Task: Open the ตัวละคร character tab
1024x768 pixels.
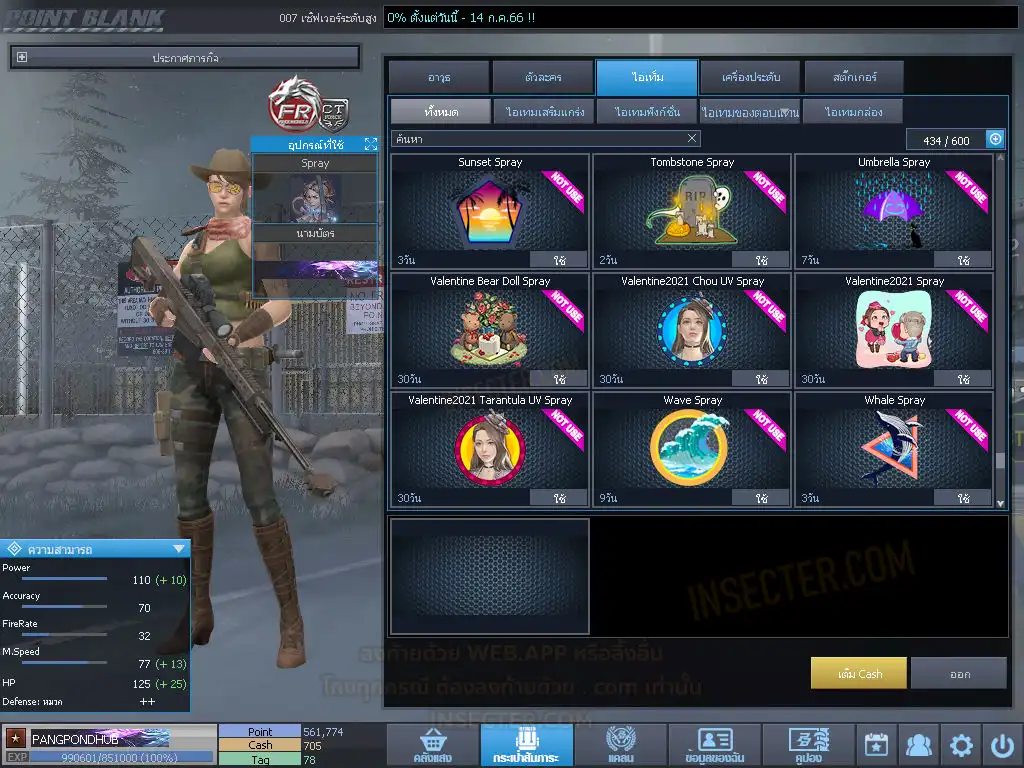Action: pyautogui.click(x=543, y=78)
